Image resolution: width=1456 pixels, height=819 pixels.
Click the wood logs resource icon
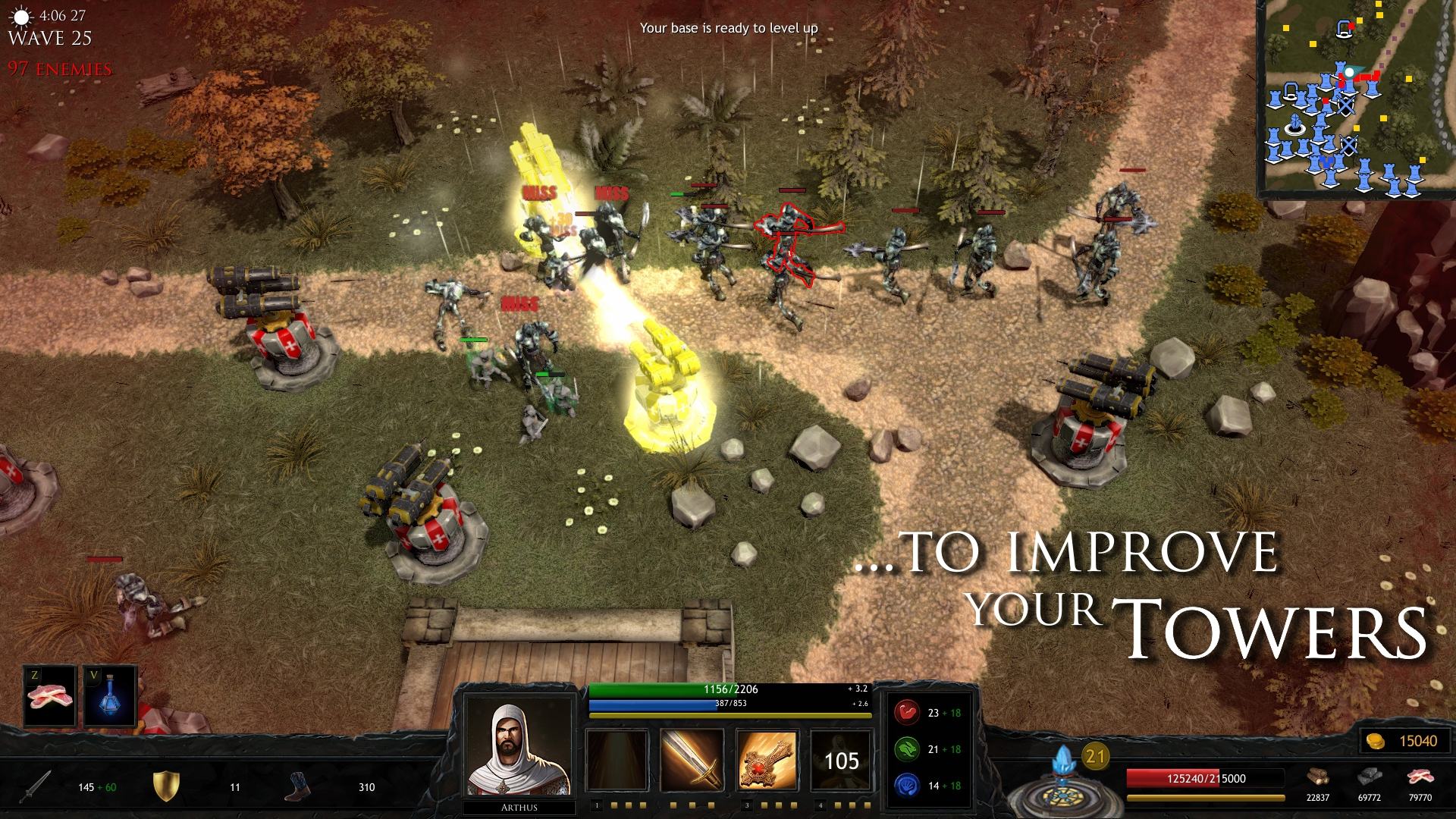coord(1317,779)
